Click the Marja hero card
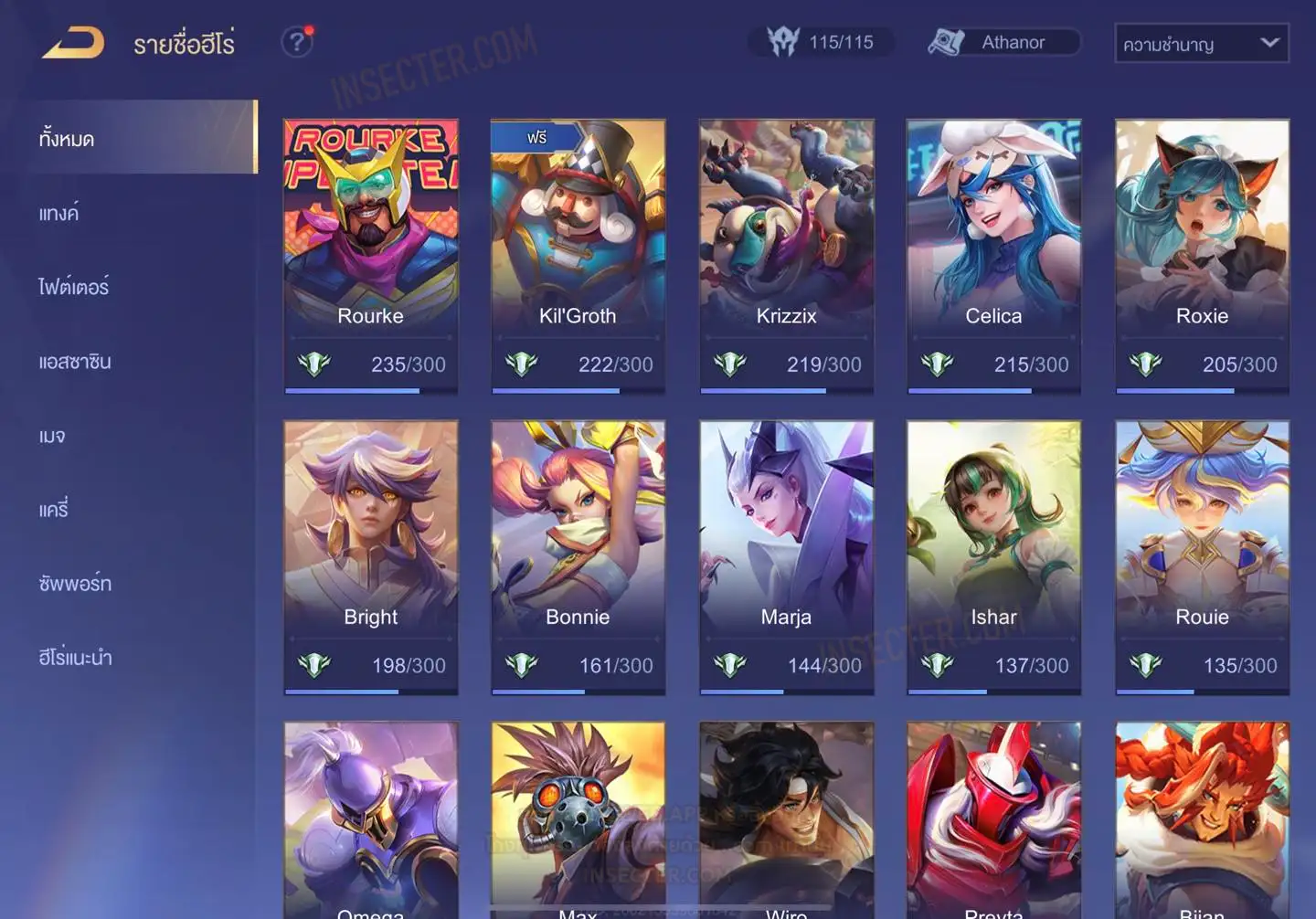The image size is (1316, 919). [786, 557]
